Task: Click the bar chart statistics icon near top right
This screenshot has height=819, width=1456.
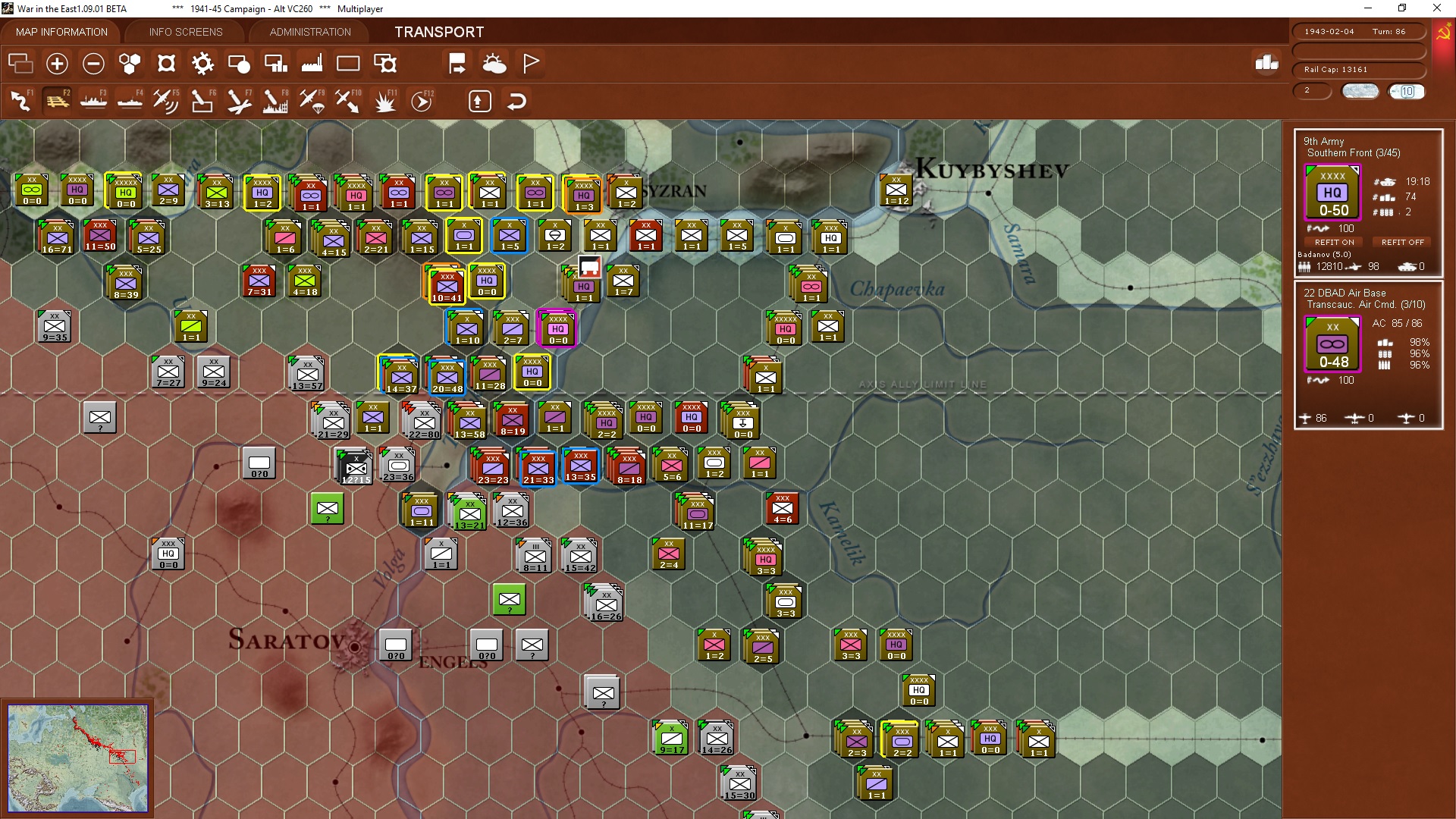Action: pos(1265,64)
